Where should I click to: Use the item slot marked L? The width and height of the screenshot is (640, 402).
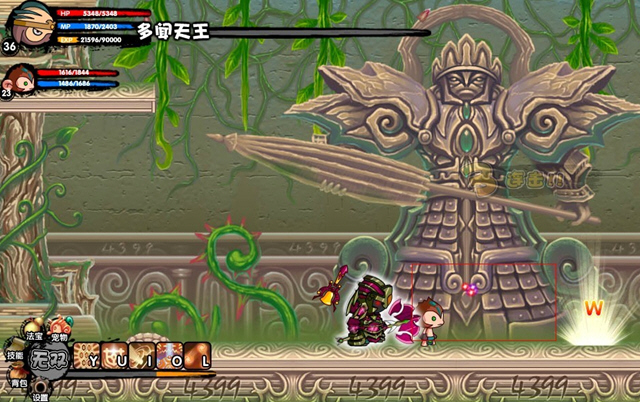pyautogui.click(x=198, y=357)
